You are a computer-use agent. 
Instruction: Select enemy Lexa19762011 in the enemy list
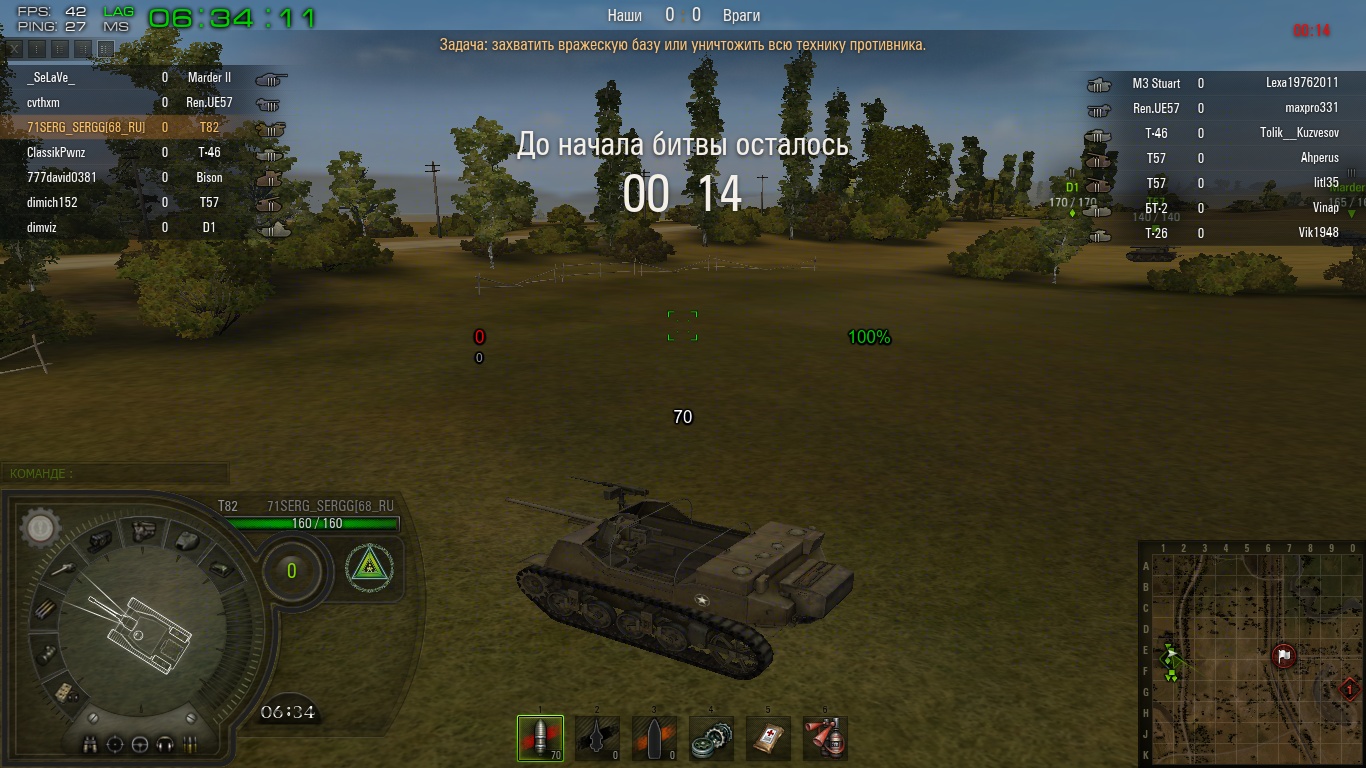tap(1301, 83)
